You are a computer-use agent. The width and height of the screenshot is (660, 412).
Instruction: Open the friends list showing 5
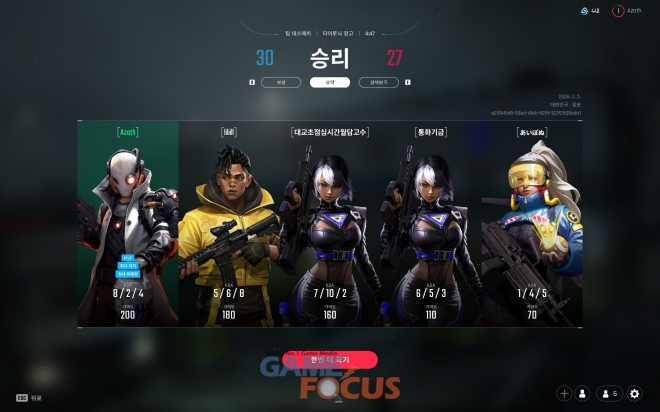(x=607, y=394)
